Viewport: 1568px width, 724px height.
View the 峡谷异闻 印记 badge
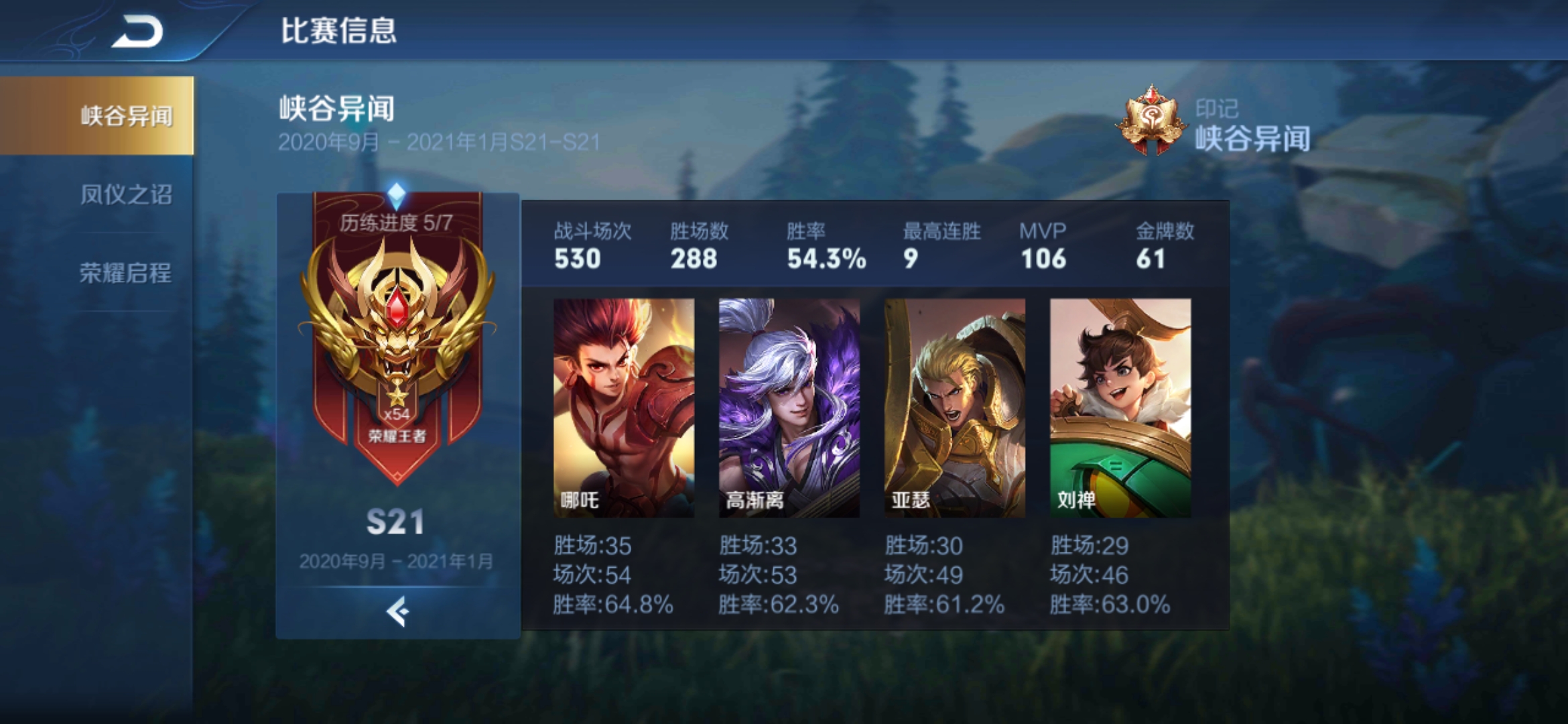pyautogui.click(x=1150, y=121)
